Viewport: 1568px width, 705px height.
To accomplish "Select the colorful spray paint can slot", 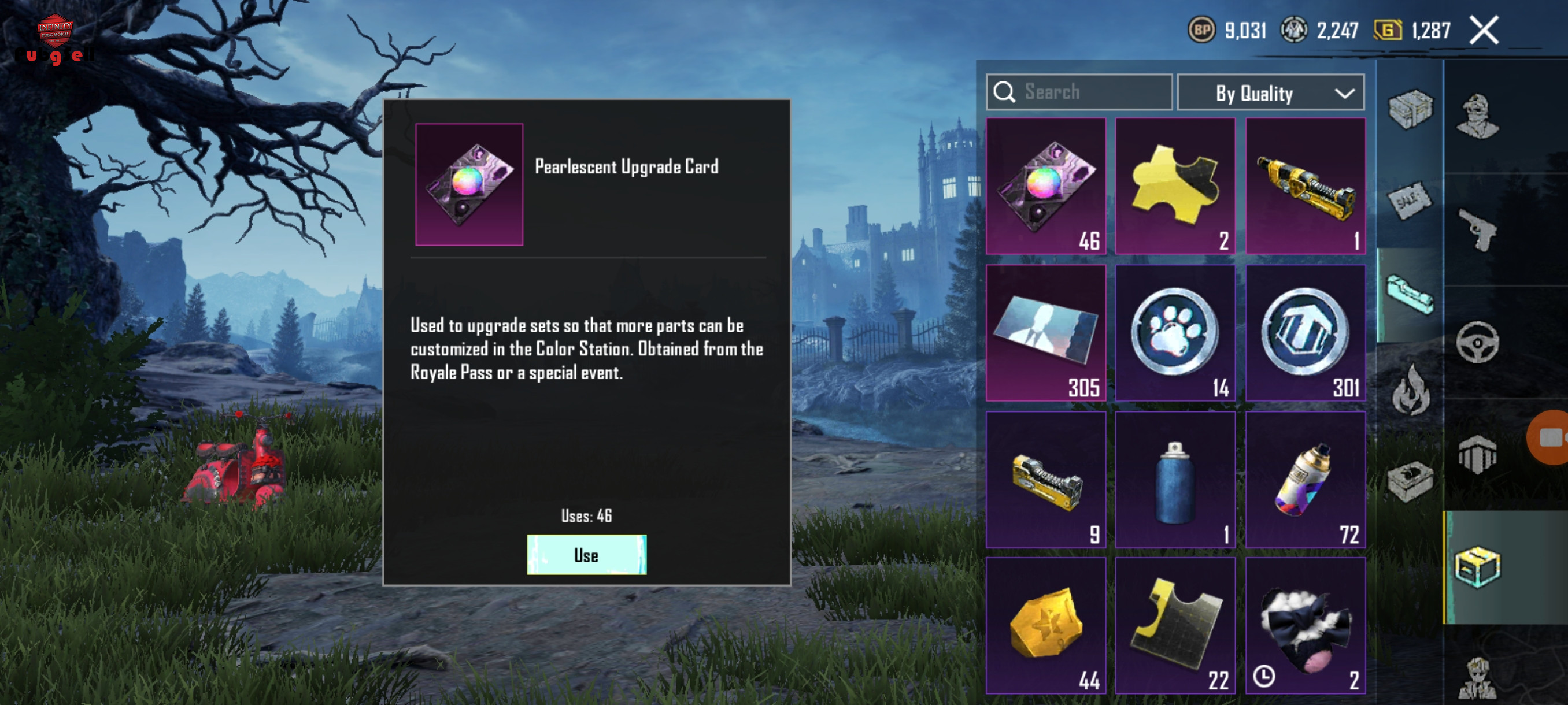I will click(1304, 480).
